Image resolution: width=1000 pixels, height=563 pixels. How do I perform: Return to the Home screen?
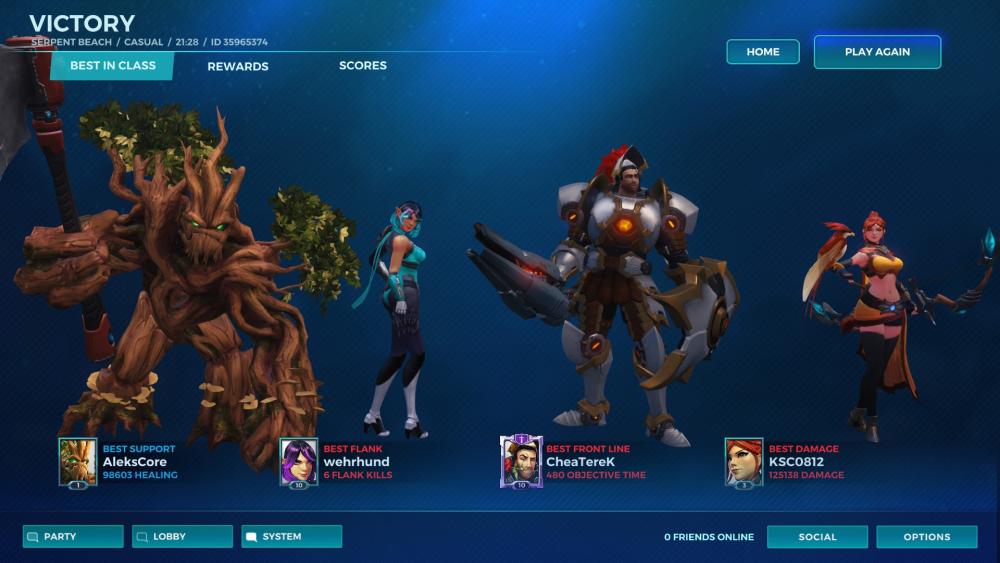point(763,52)
